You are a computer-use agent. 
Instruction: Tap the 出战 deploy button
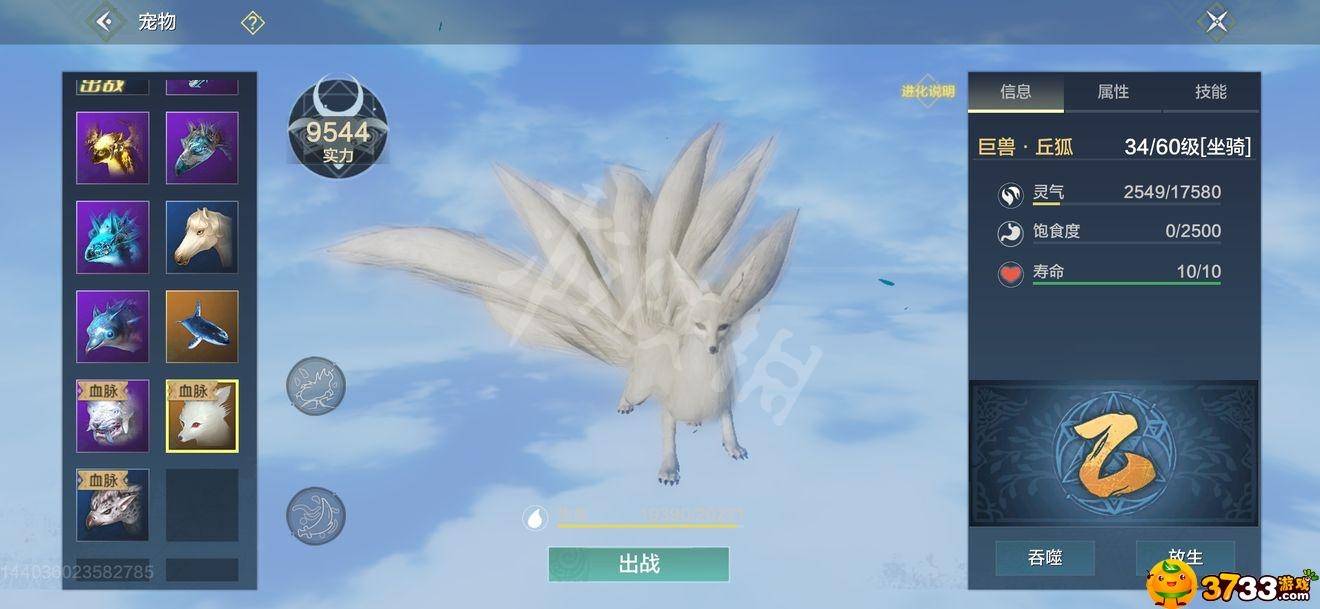[638, 564]
